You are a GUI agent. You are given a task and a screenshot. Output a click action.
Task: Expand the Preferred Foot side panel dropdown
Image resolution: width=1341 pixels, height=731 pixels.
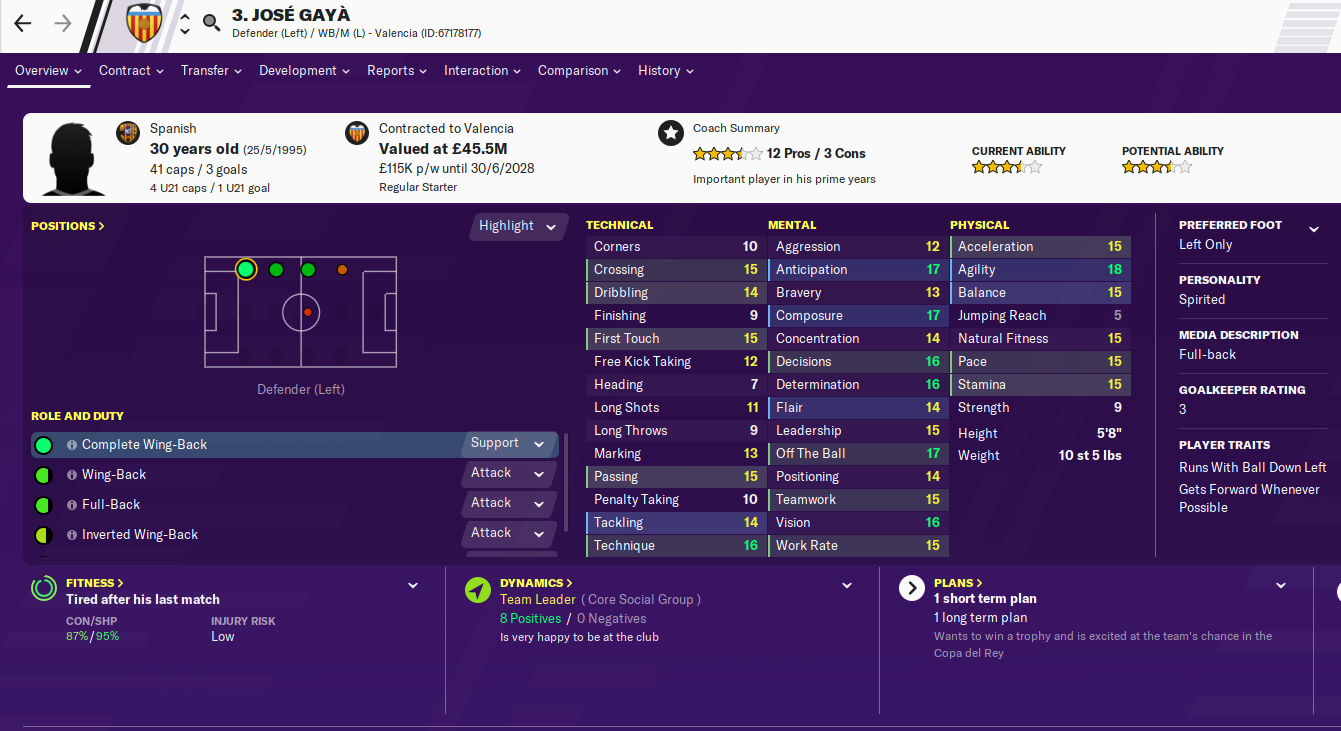[1313, 229]
